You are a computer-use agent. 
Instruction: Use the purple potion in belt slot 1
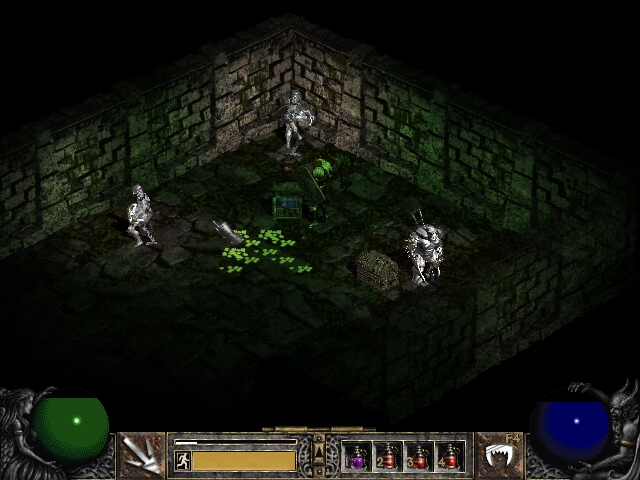tap(356, 457)
